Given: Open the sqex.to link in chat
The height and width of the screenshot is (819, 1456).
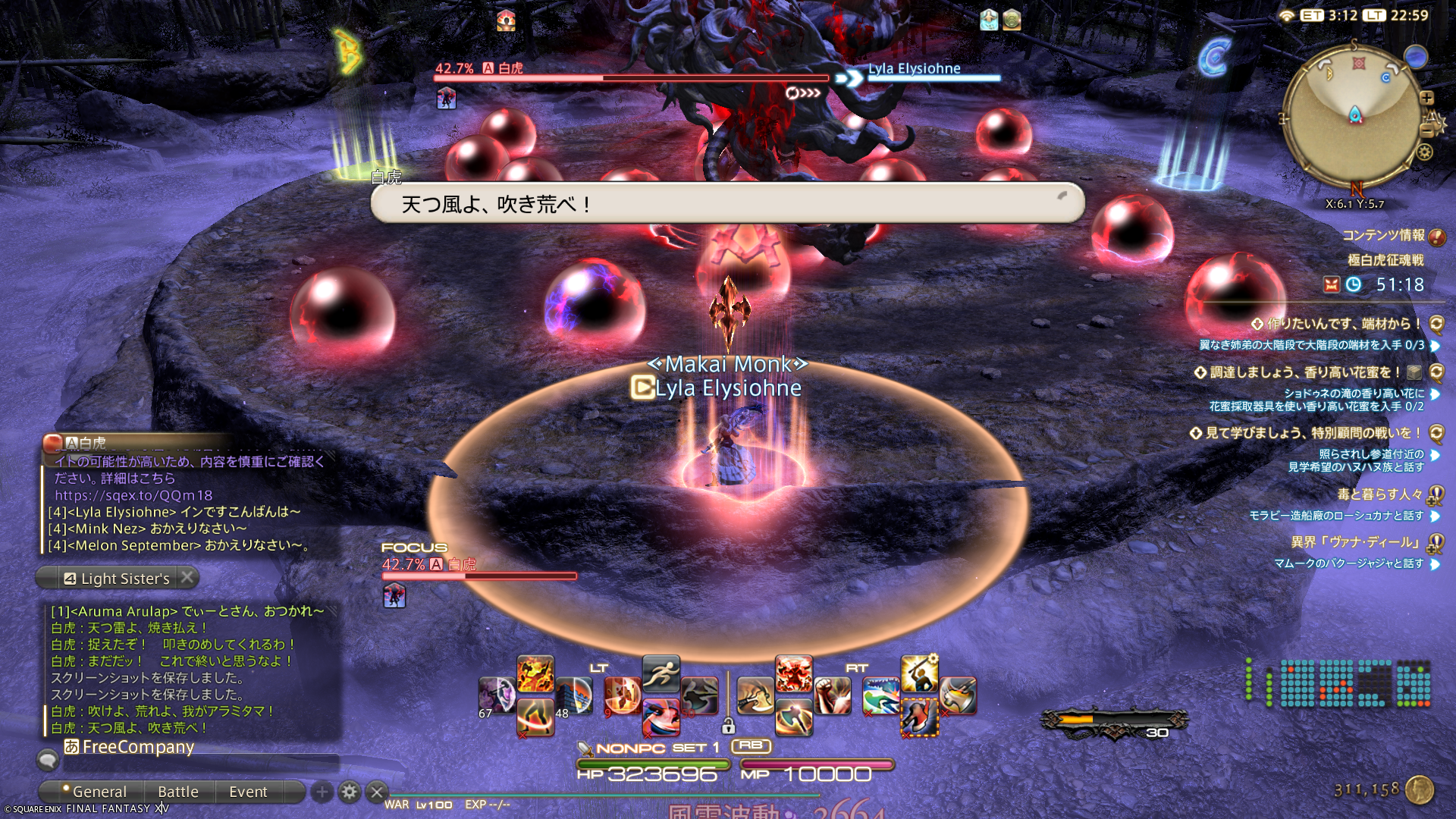Looking at the screenshot, I should click(x=133, y=495).
